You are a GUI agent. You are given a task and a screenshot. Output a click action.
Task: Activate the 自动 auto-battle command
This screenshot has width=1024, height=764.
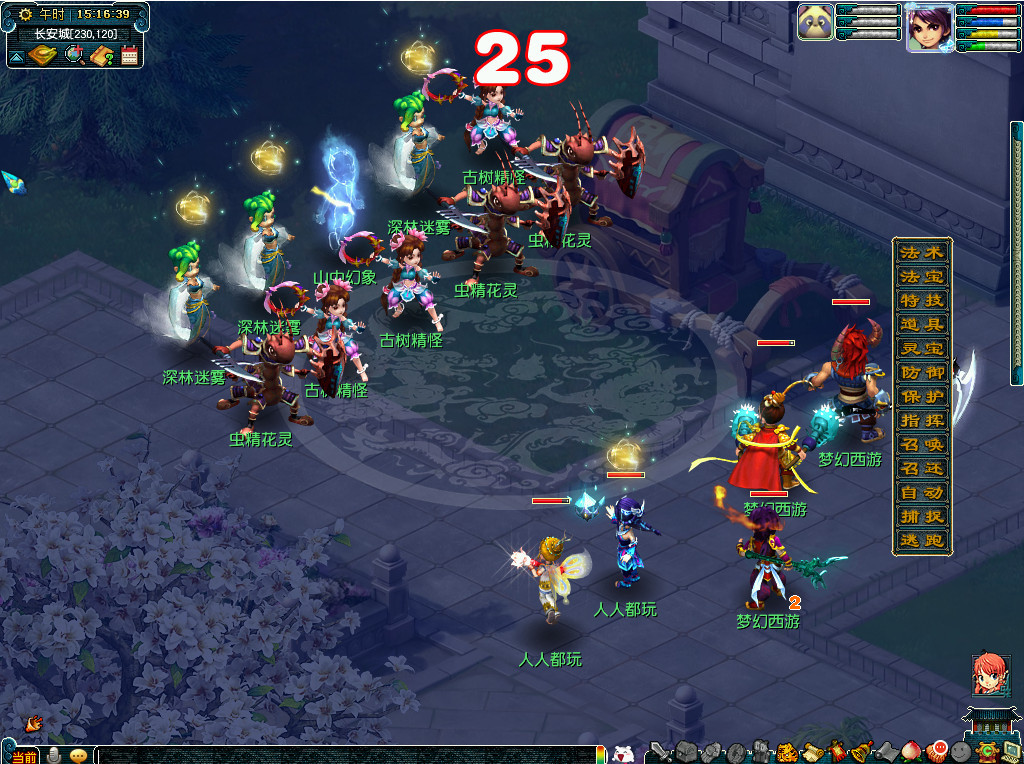click(922, 492)
